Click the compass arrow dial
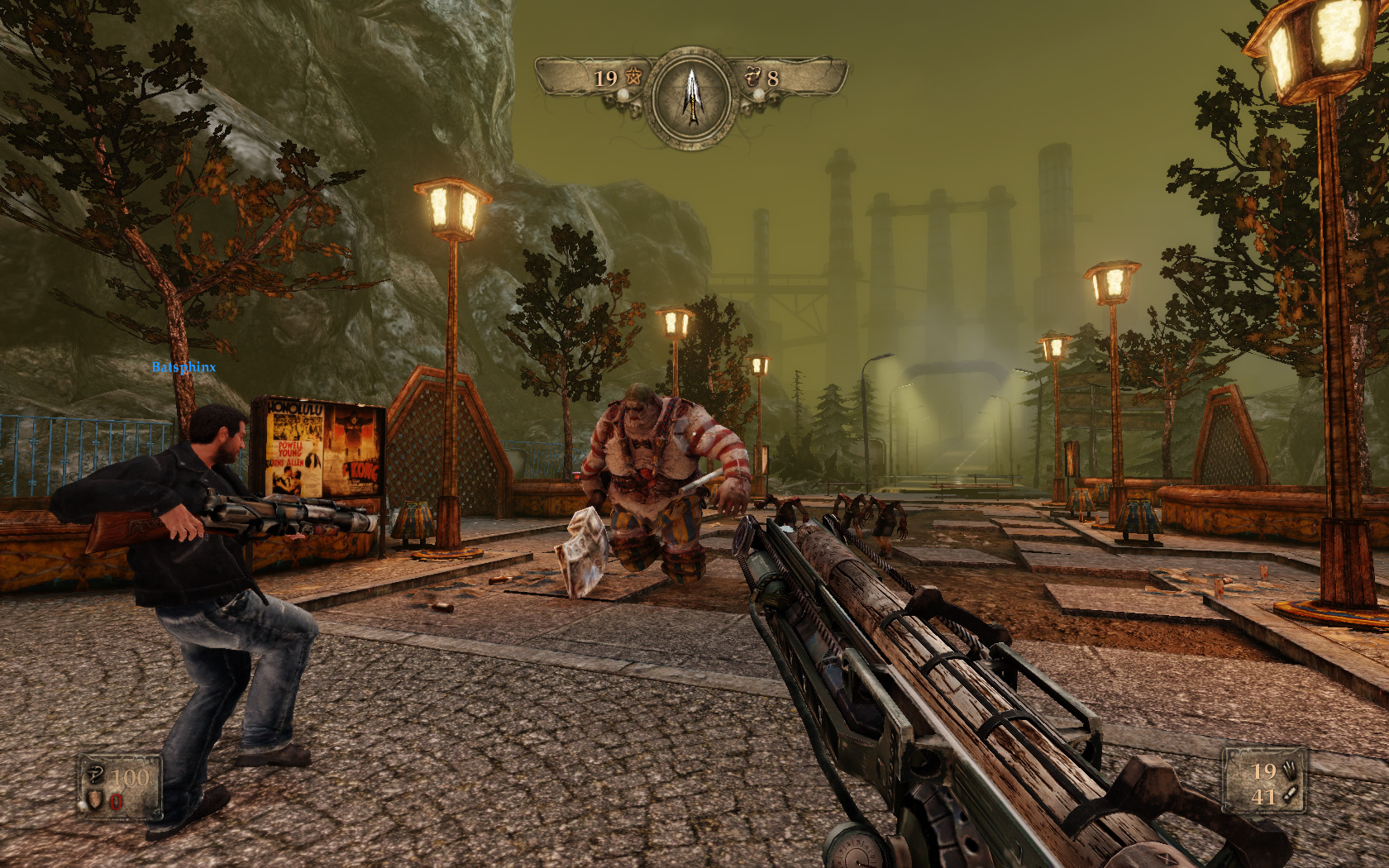 click(692, 97)
